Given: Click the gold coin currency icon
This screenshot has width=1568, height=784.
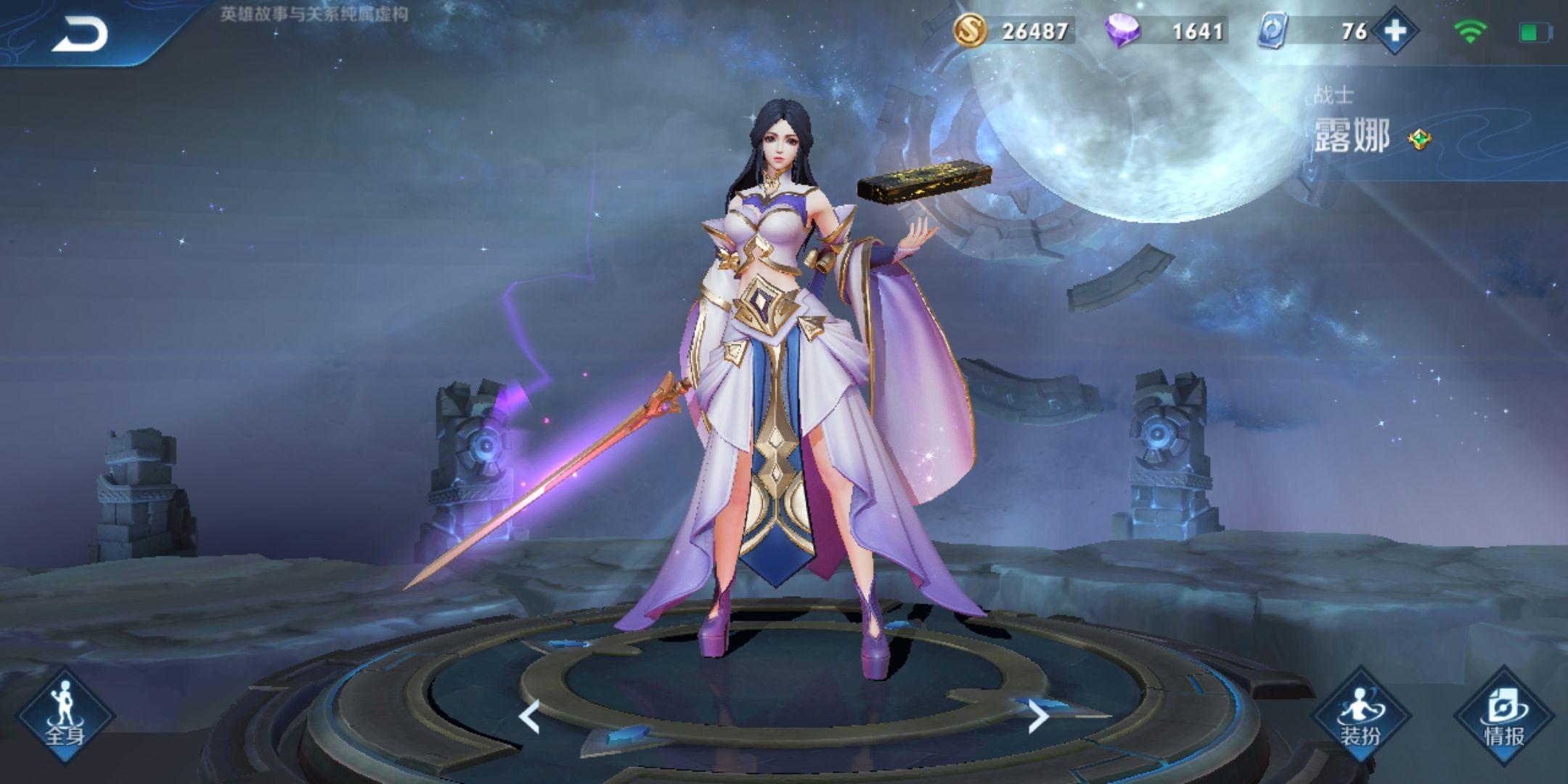Looking at the screenshot, I should coord(970,31).
